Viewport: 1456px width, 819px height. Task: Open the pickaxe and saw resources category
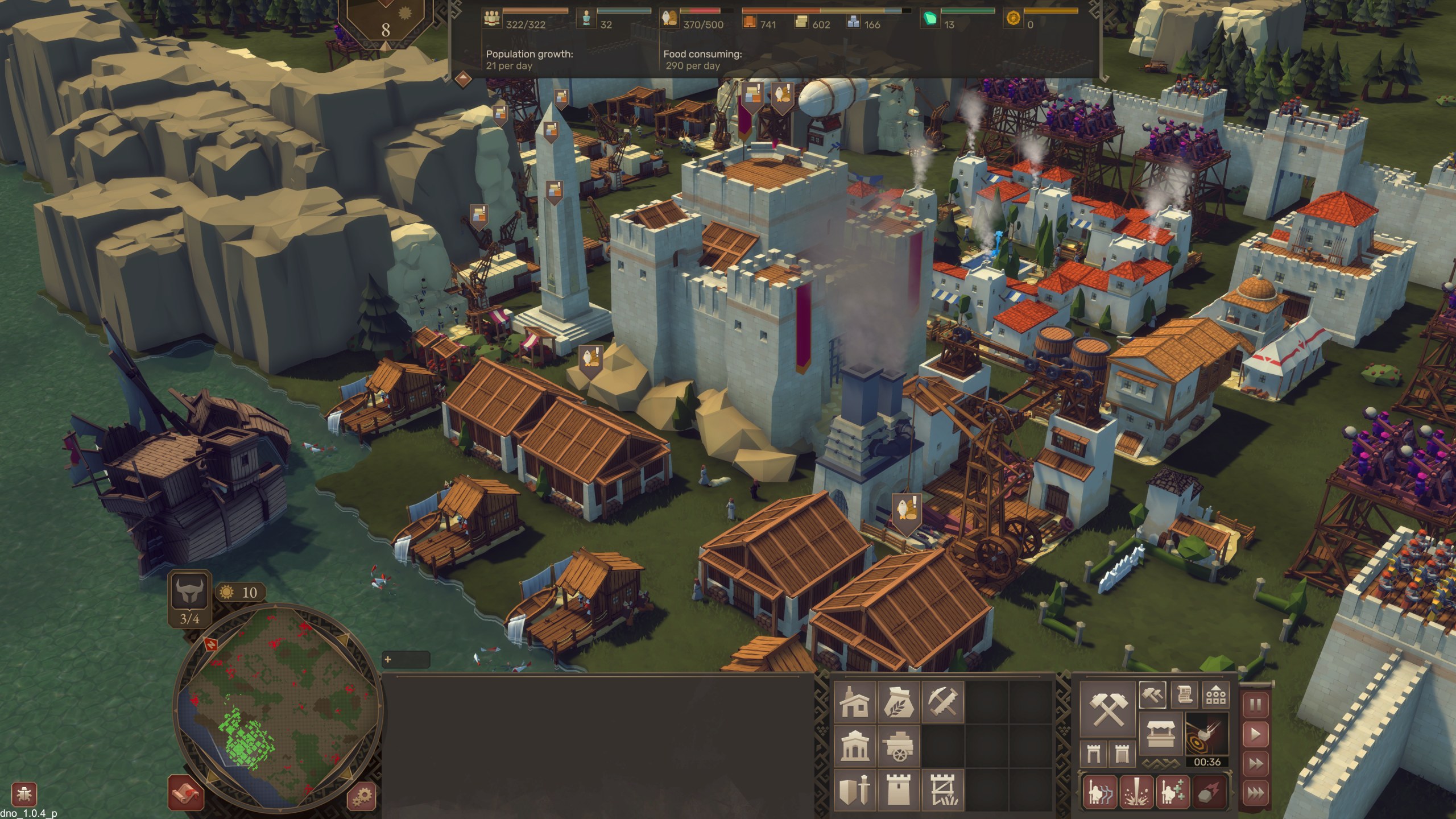coord(942,702)
